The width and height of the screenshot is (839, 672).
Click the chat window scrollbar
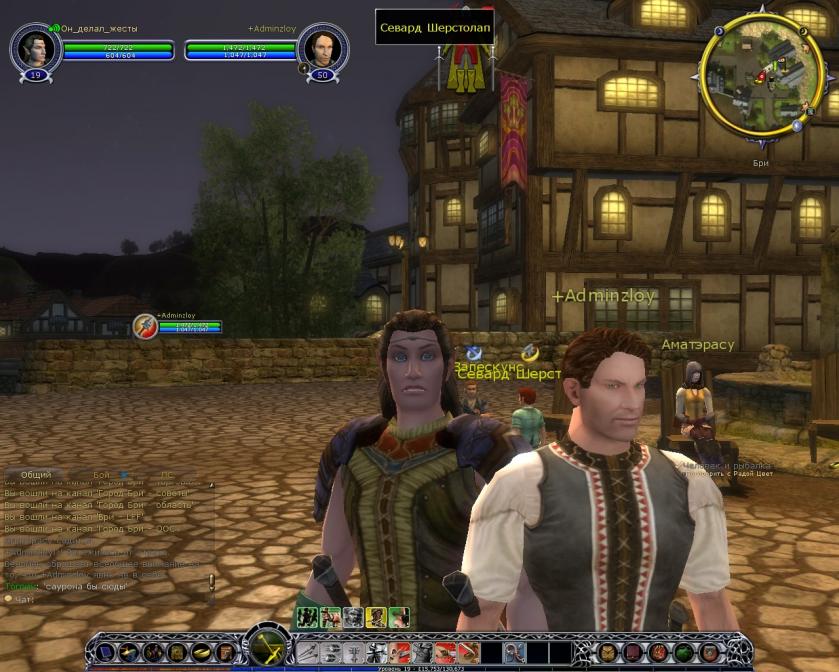pyautogui.click(x=211, y=581)
